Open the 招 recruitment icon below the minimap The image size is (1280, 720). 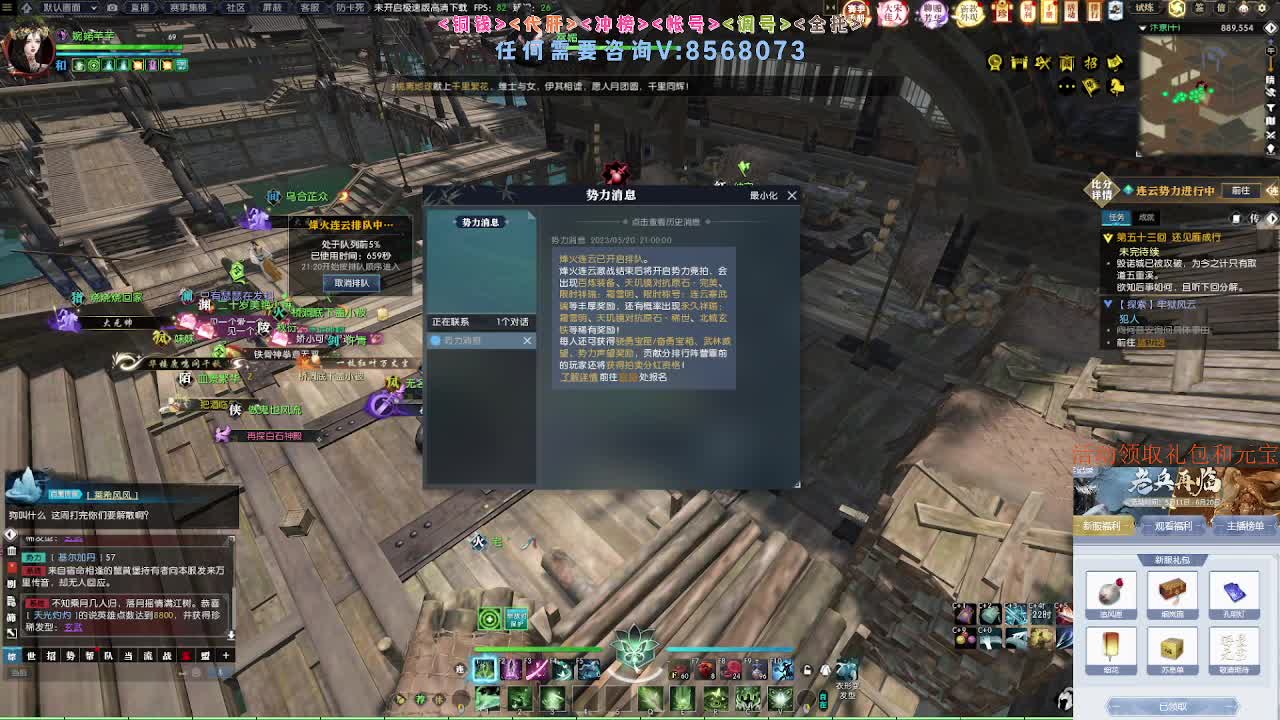(1092, 62)
